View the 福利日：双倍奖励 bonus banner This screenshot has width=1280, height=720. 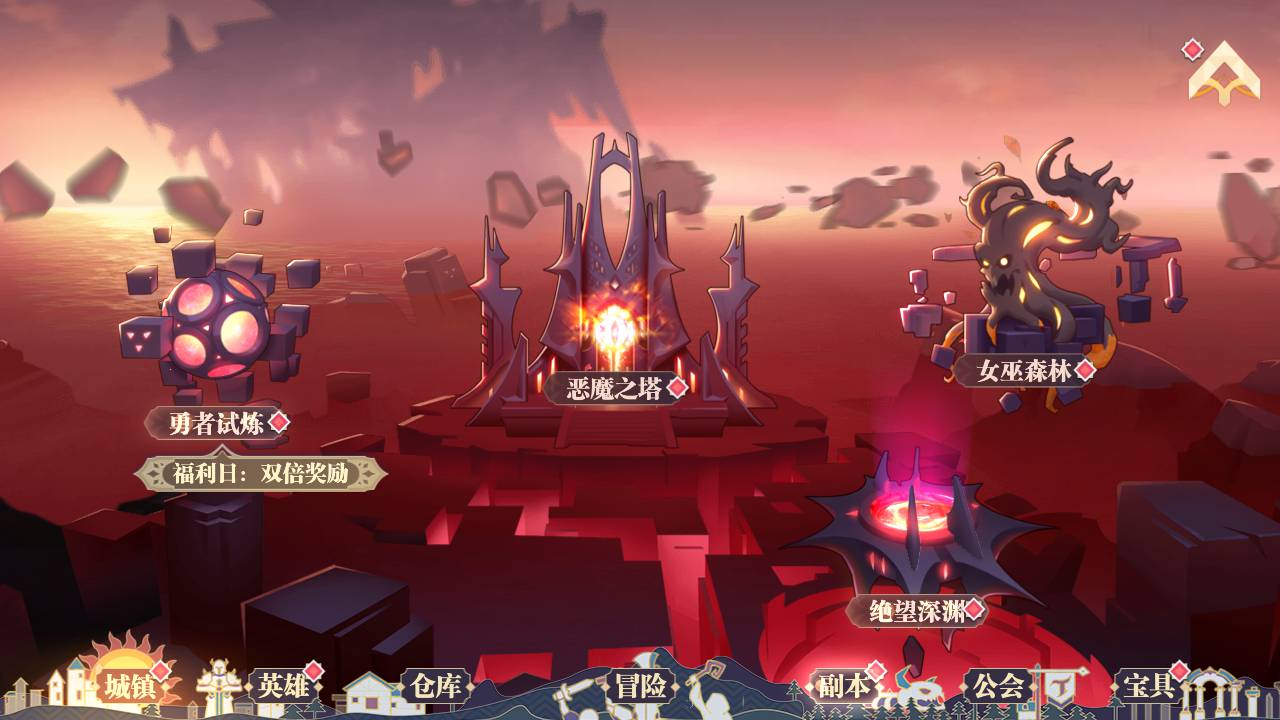tap(261, 473)
